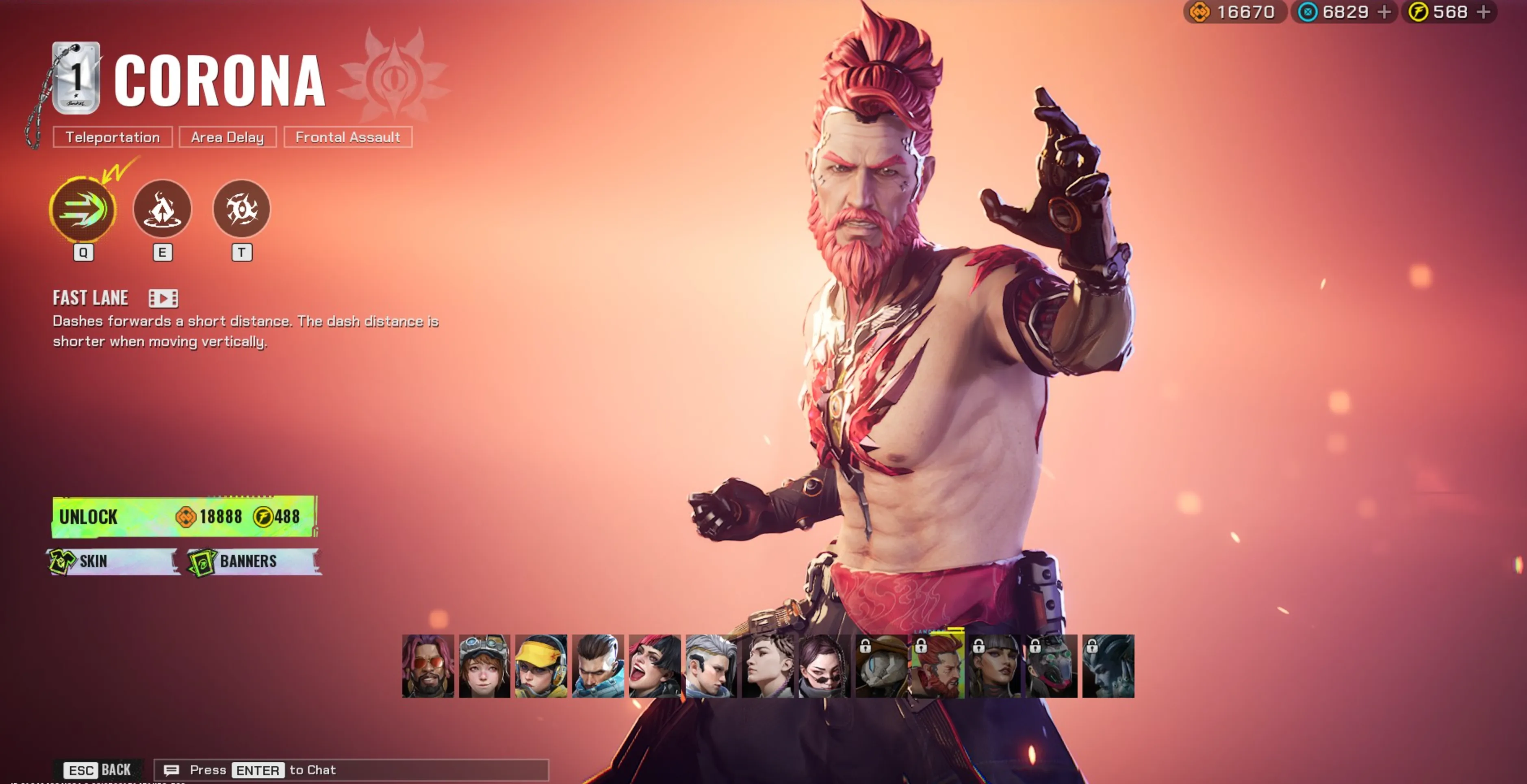This screenshot has height=784, width=1527.
Task: Open Corona's level 1 dog tag badge
Action: tap(76, 78)
